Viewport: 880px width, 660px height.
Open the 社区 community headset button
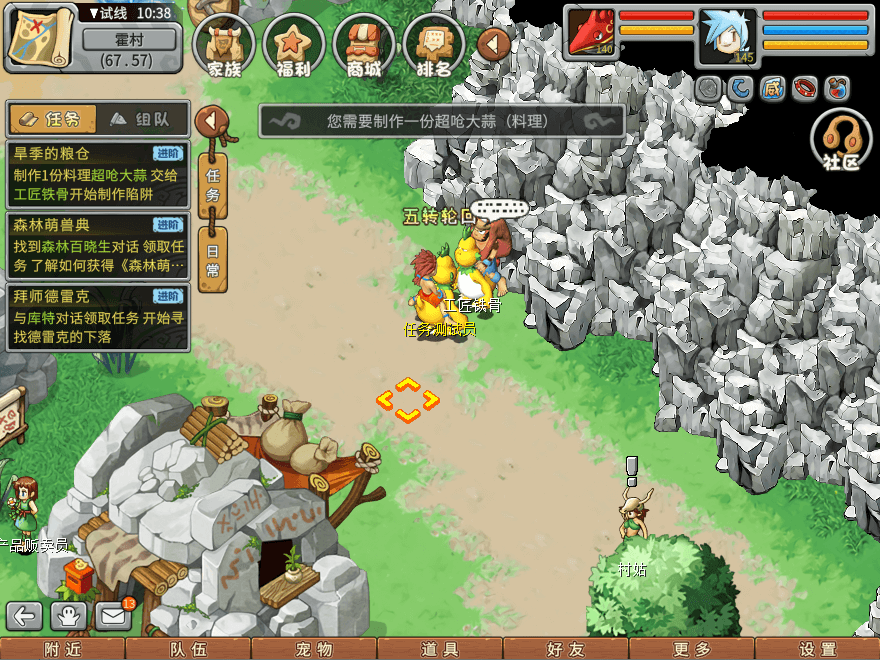pos(841,140)
